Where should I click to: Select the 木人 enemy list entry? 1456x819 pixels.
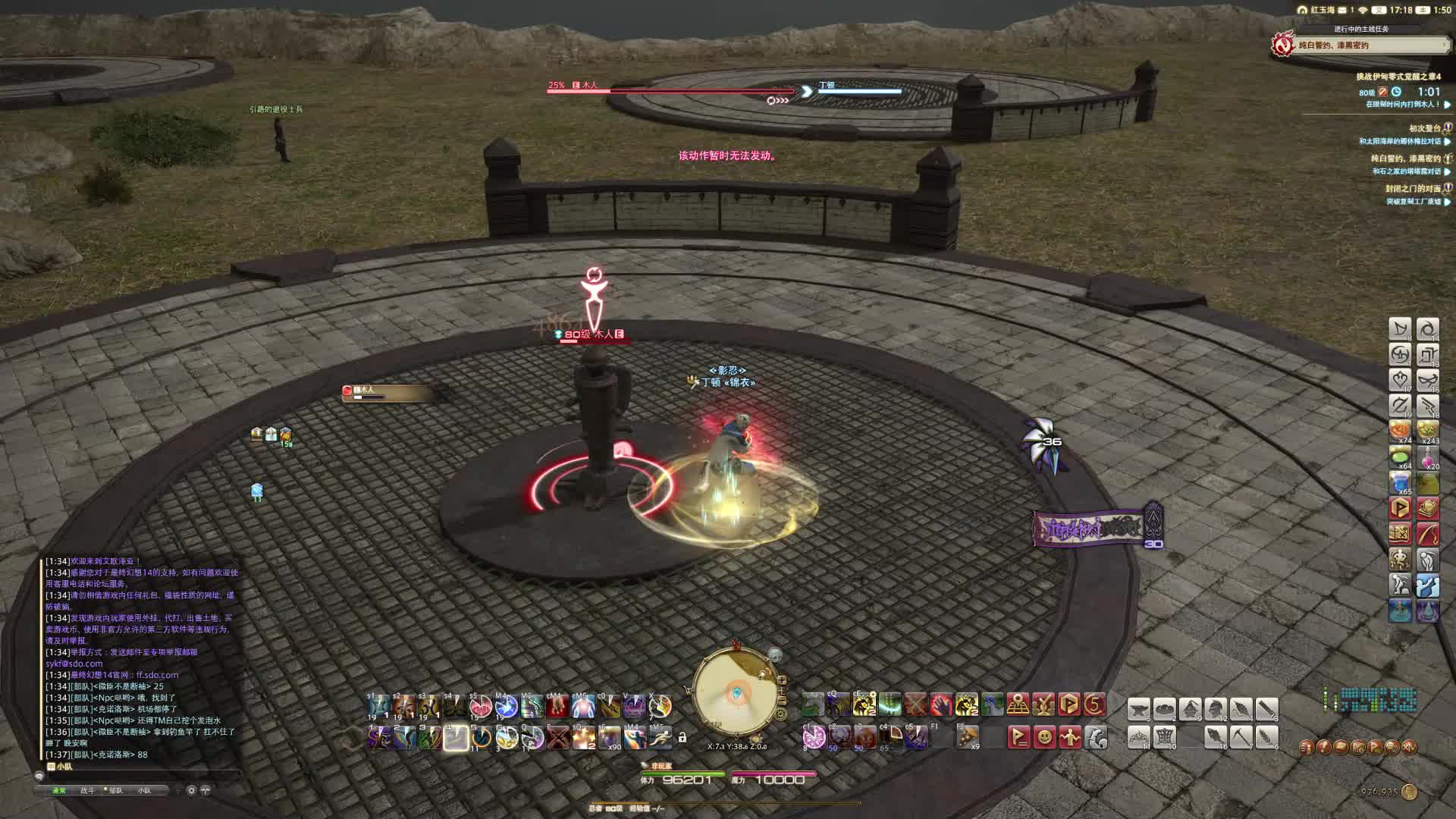(x=387, y=392)
